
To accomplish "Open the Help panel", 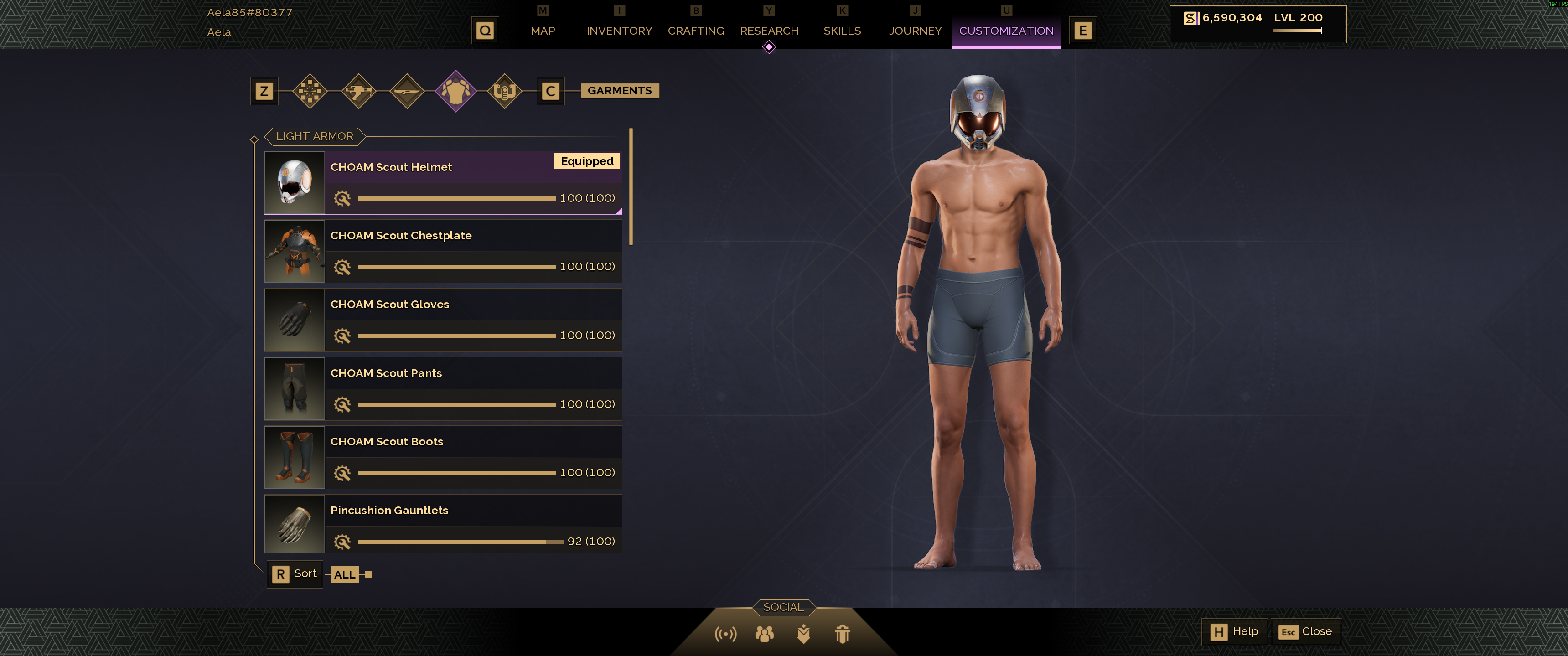I will pos(1234,632).
